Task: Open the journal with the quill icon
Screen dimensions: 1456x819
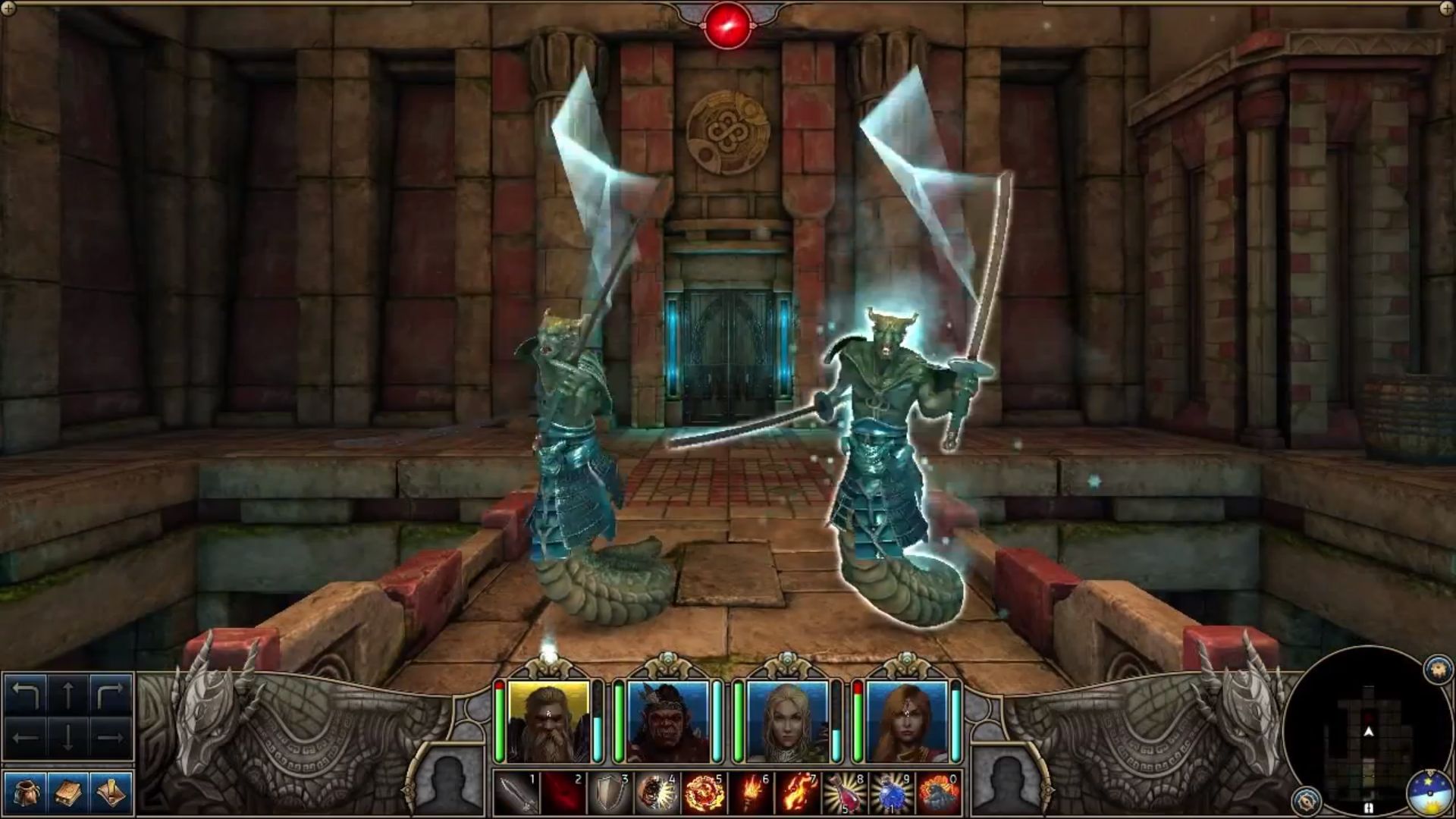Action: pyautogui.click(x=111, y=792)
